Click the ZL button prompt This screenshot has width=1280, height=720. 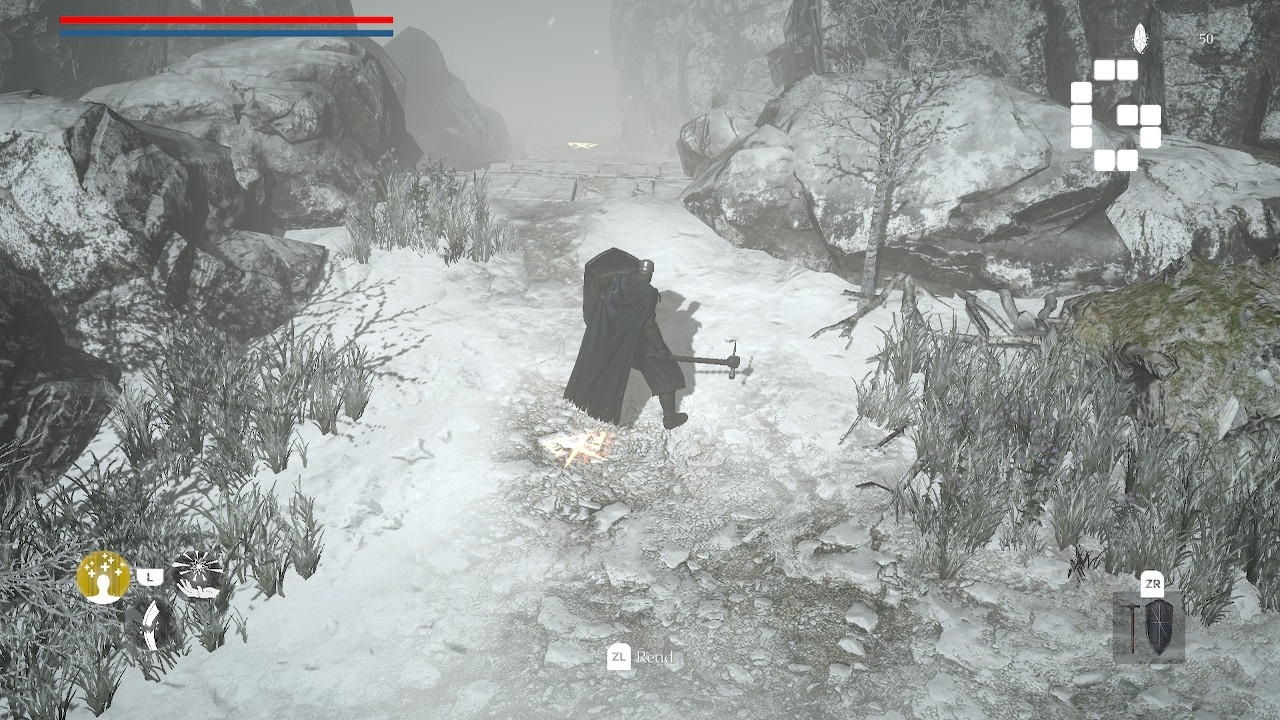point(617,658)
